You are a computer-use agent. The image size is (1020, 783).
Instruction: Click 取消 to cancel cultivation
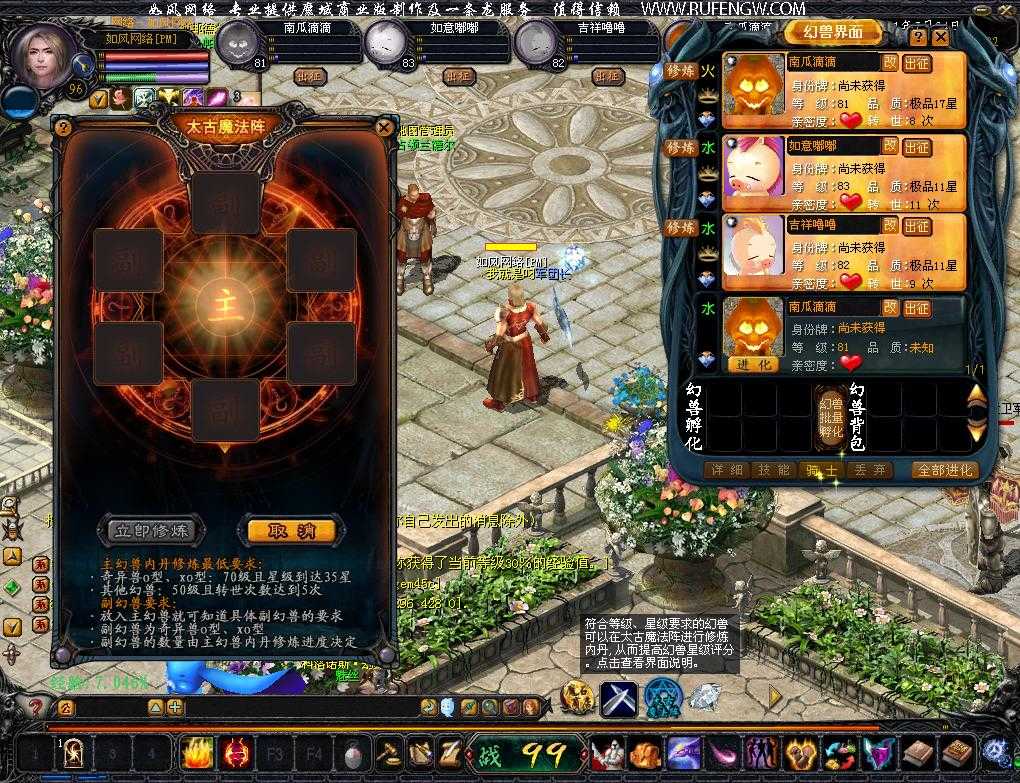coord(290,530)
